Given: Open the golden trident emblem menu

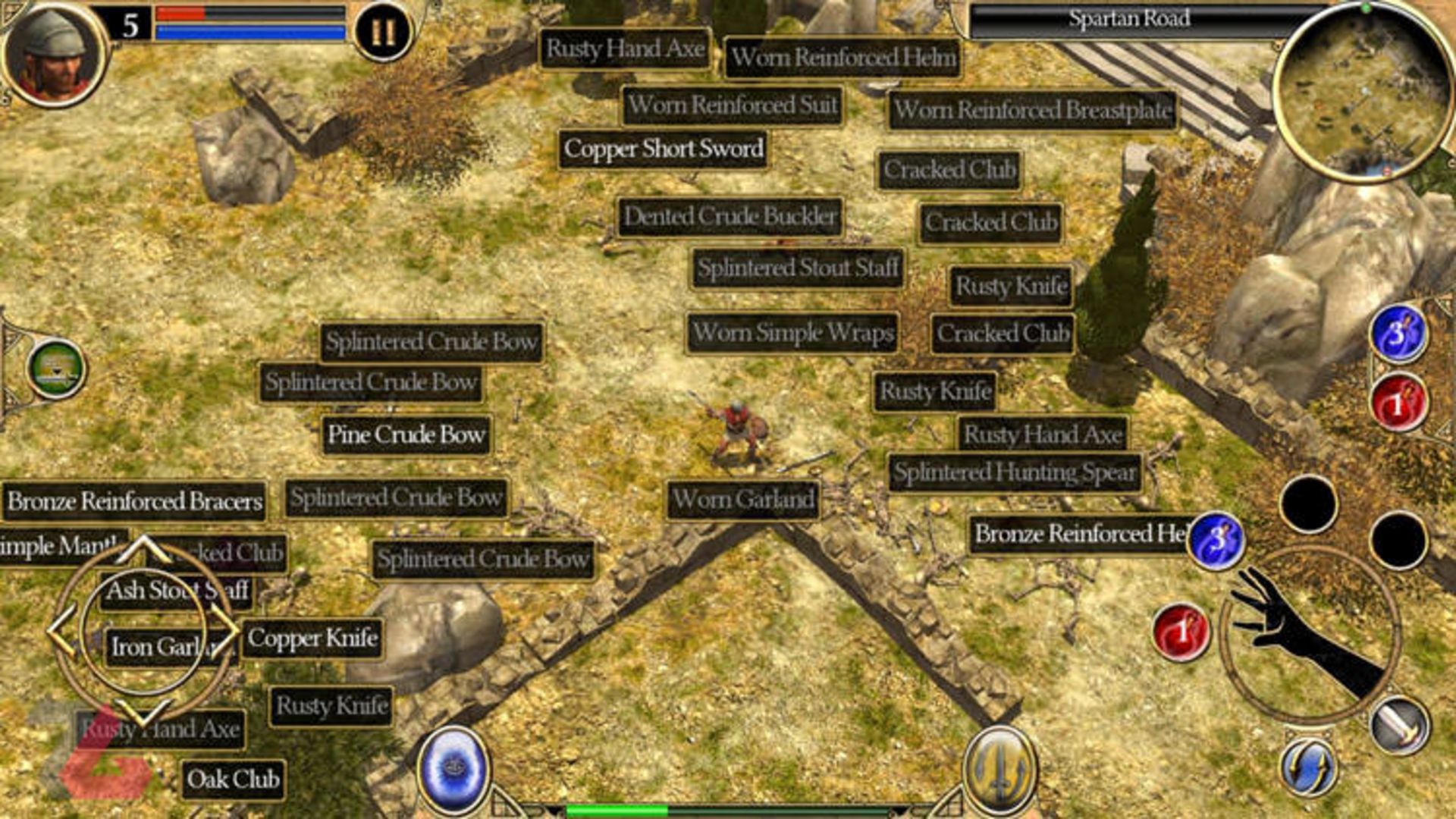Looking at the screenshot, I should tap(1000, 767).
